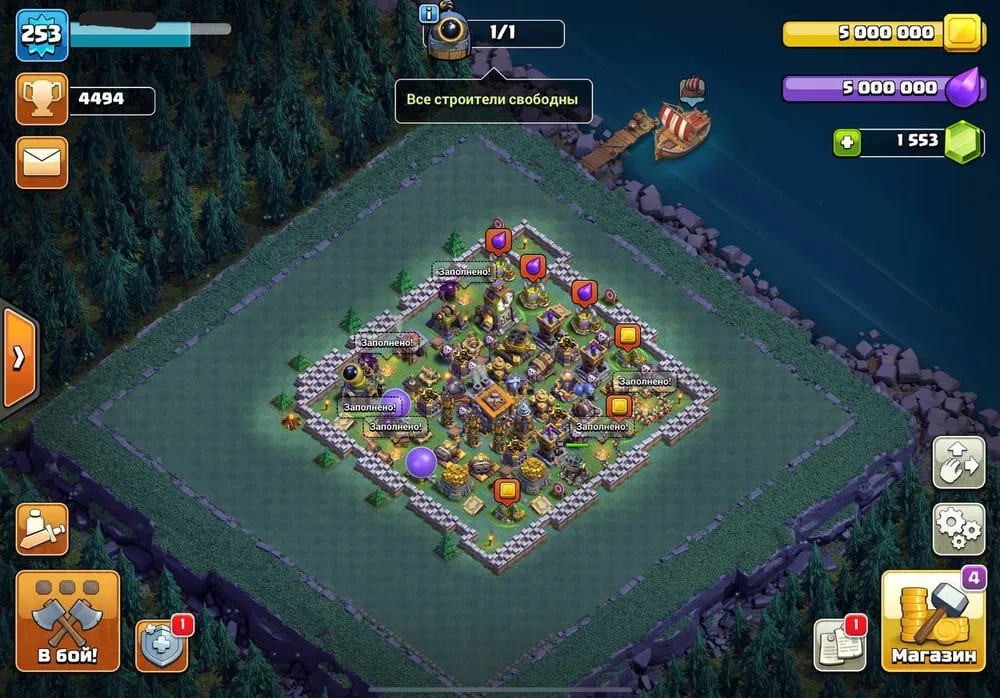Open the shield icon with notification
The width and height of the screenshot is (1000, 698).
click(x=160, y=646)
